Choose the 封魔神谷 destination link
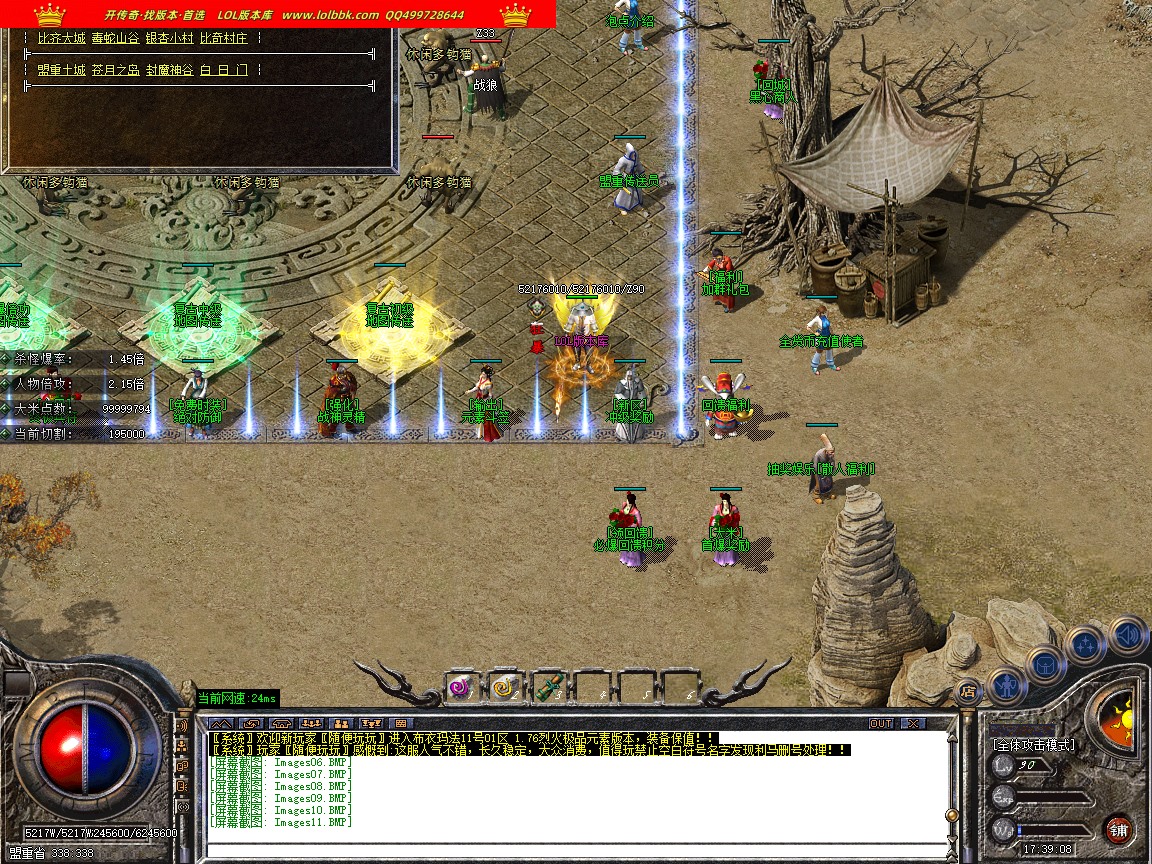Image resolution: width=1152 pixels, height=864 pixels. point(169,70)
